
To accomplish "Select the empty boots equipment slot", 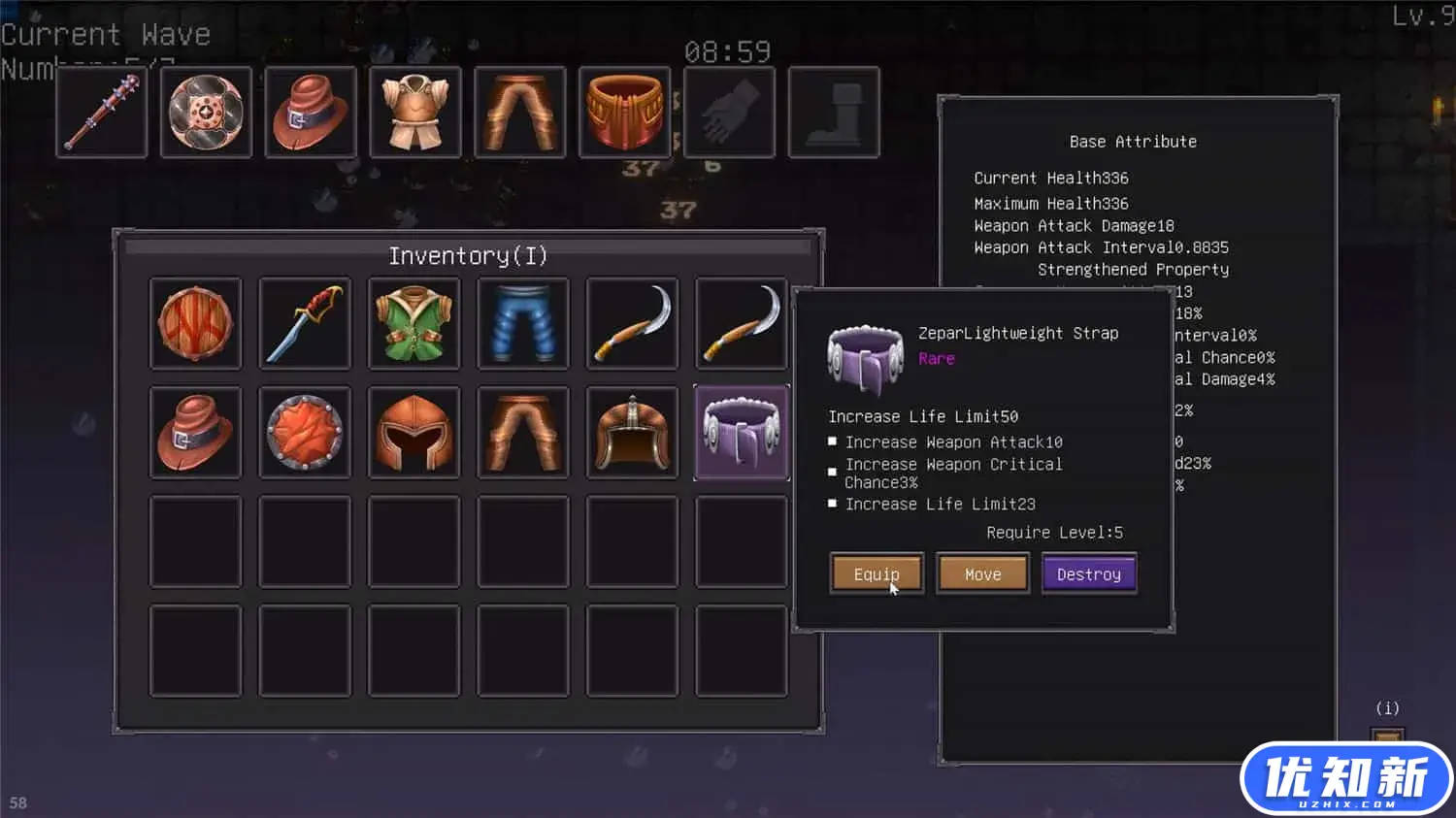I will pos(834,113).
